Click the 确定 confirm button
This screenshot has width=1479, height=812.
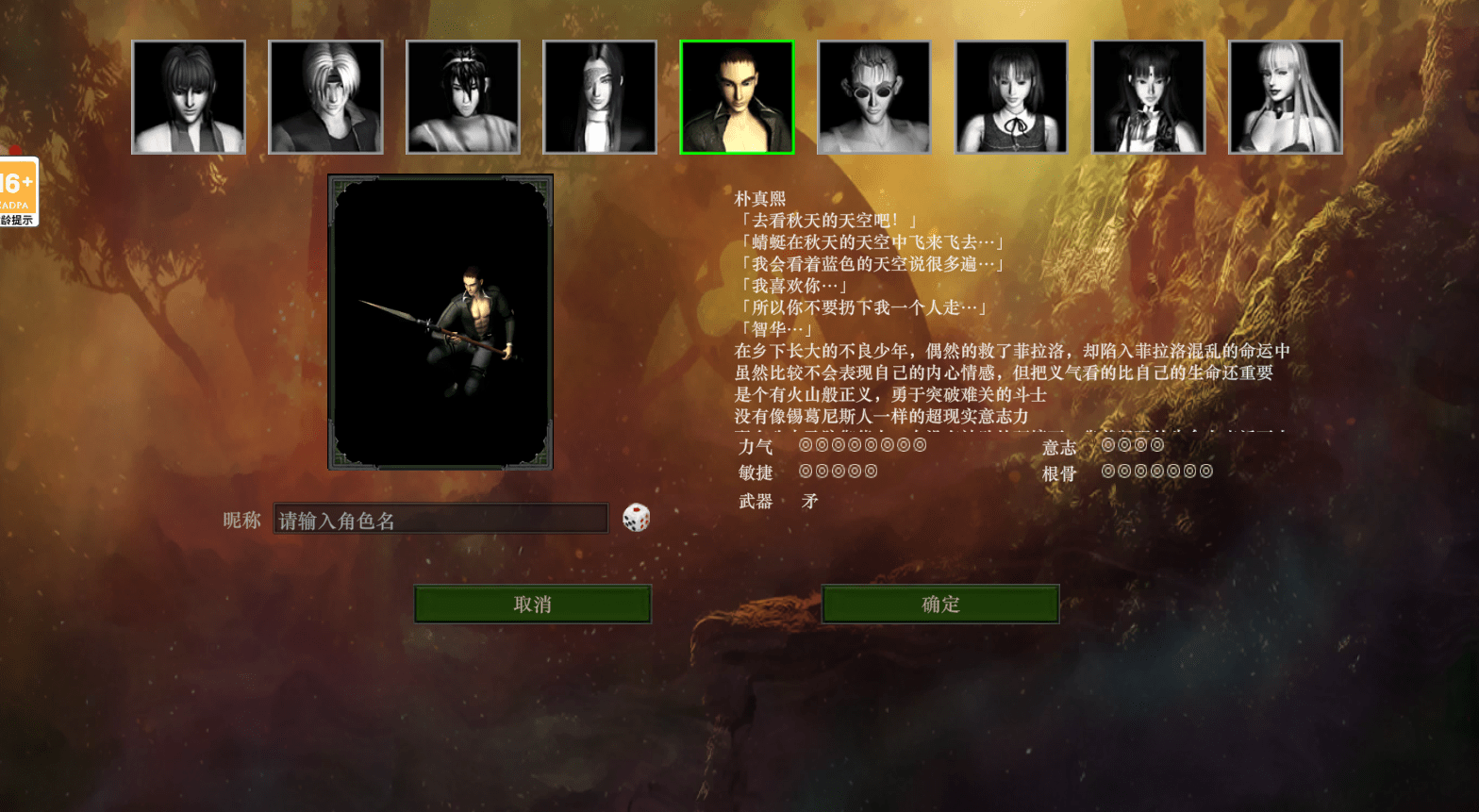[940, 605]
